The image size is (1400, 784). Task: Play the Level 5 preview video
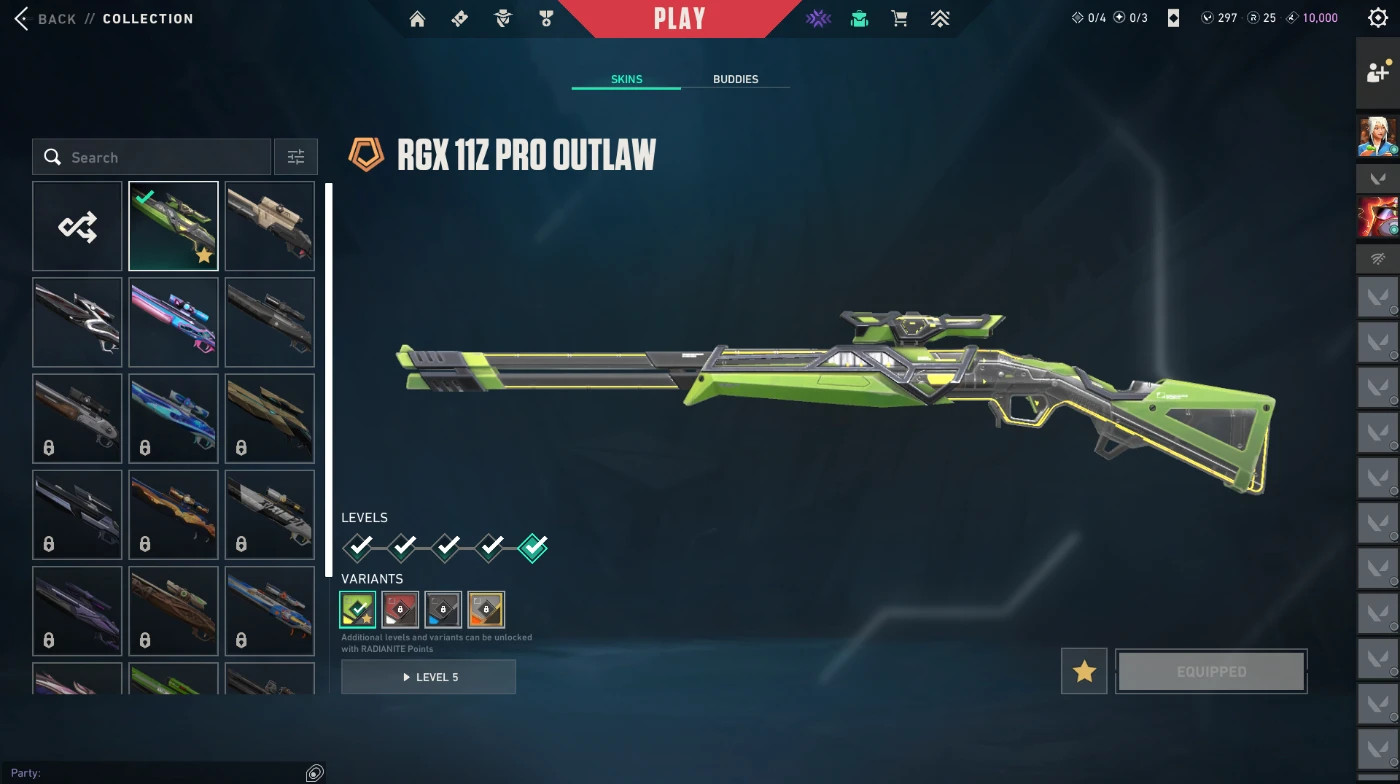pos(428,677)
